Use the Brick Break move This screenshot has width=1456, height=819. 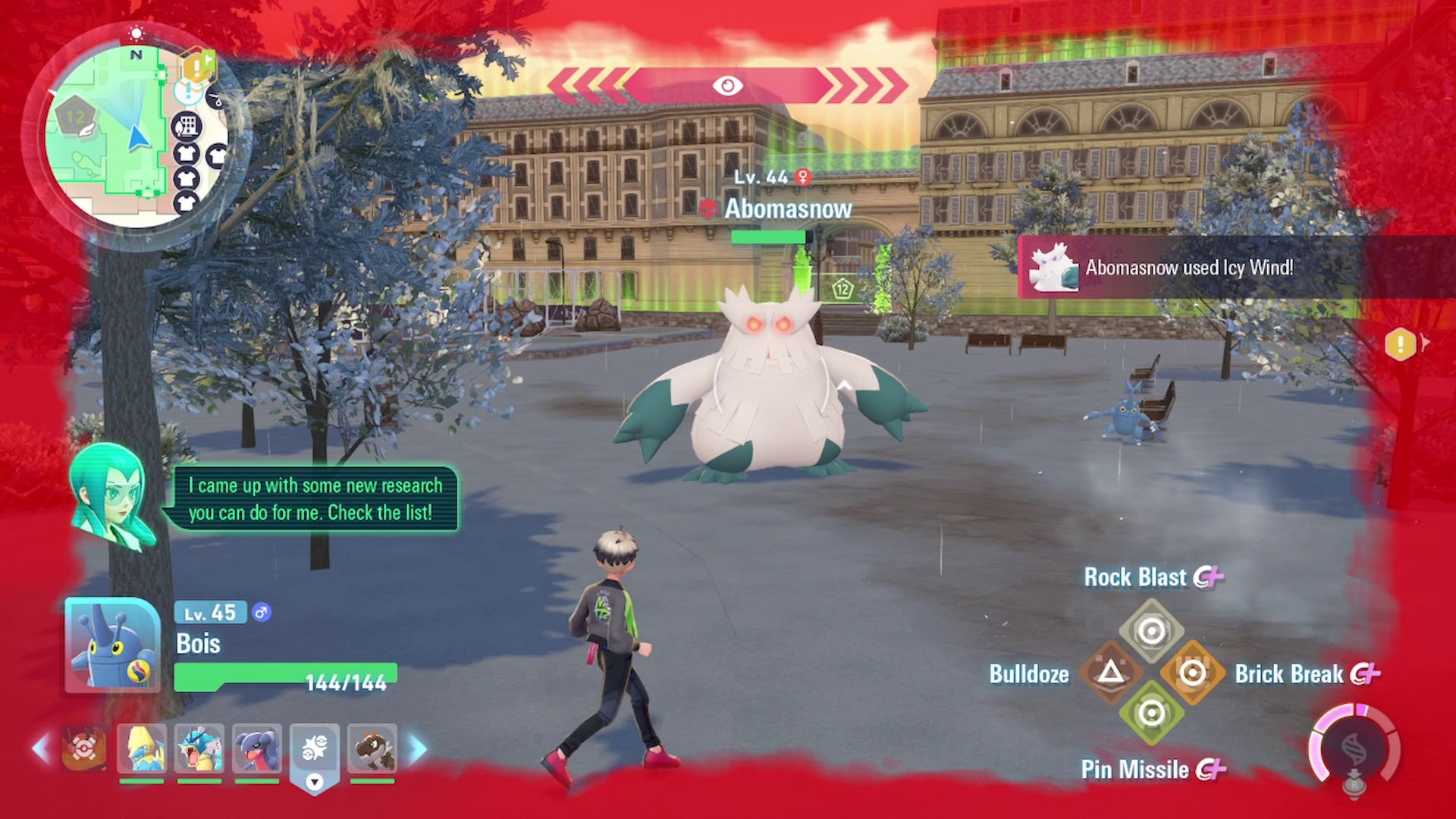tap(1193, 673)
